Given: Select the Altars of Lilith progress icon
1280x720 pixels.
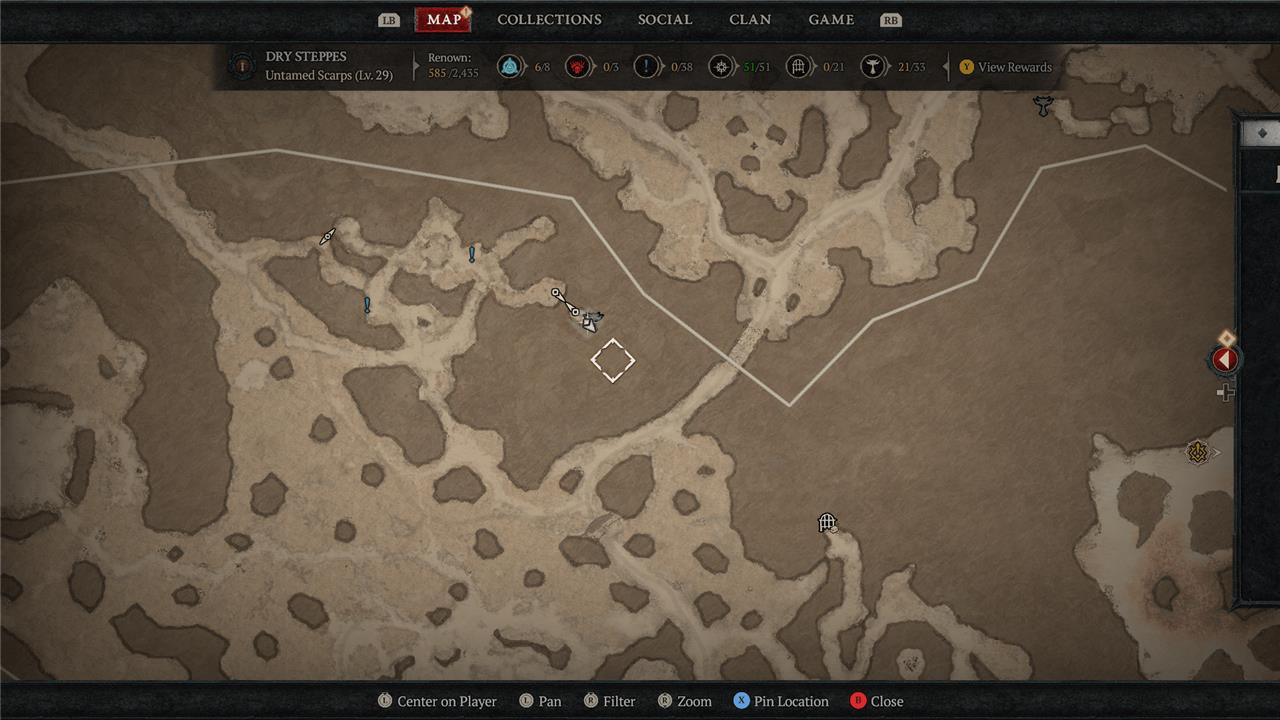Looking at the screenshot, I should click(873, 67).
